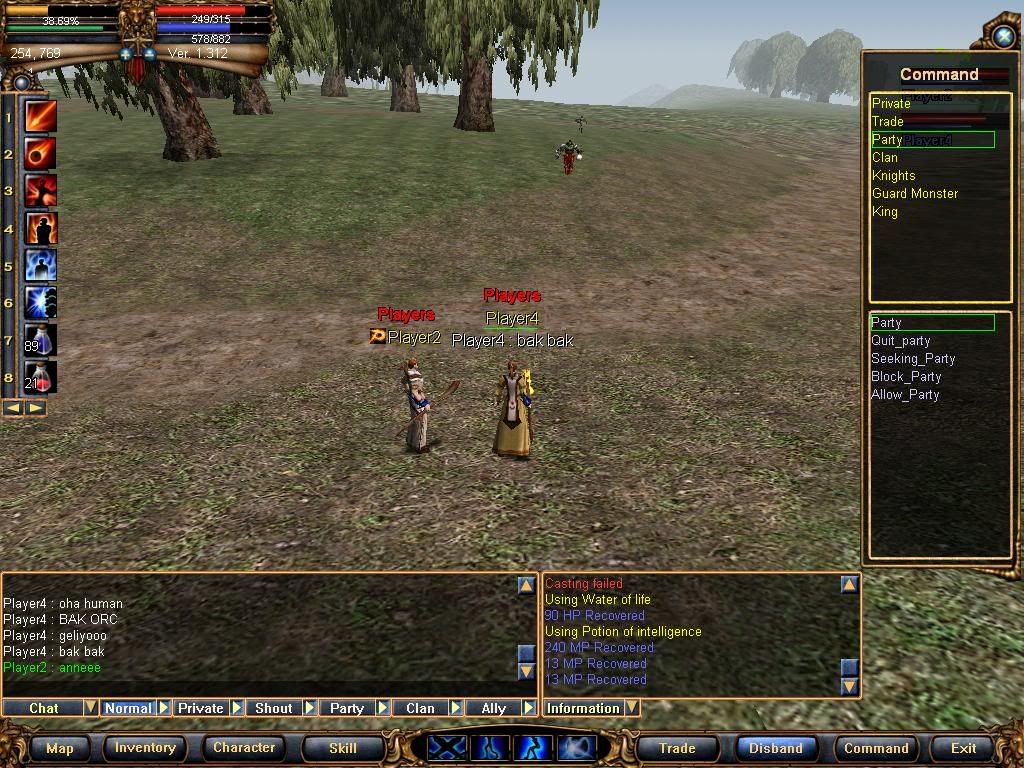Switch chat to the Shout channel

click(x=273, y=708)
